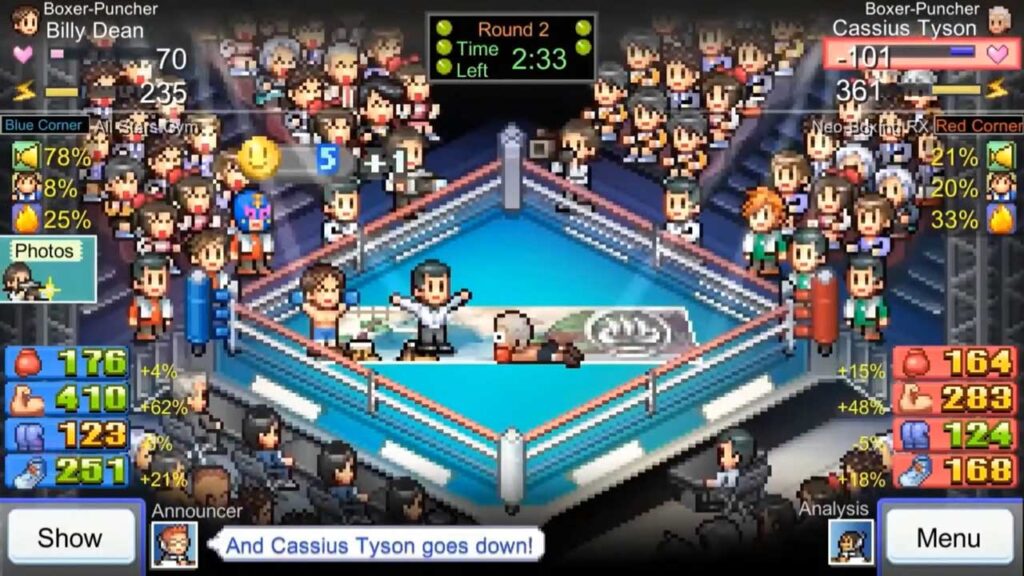Open the Photos panel
The image size is (1024, 576).
48,269
